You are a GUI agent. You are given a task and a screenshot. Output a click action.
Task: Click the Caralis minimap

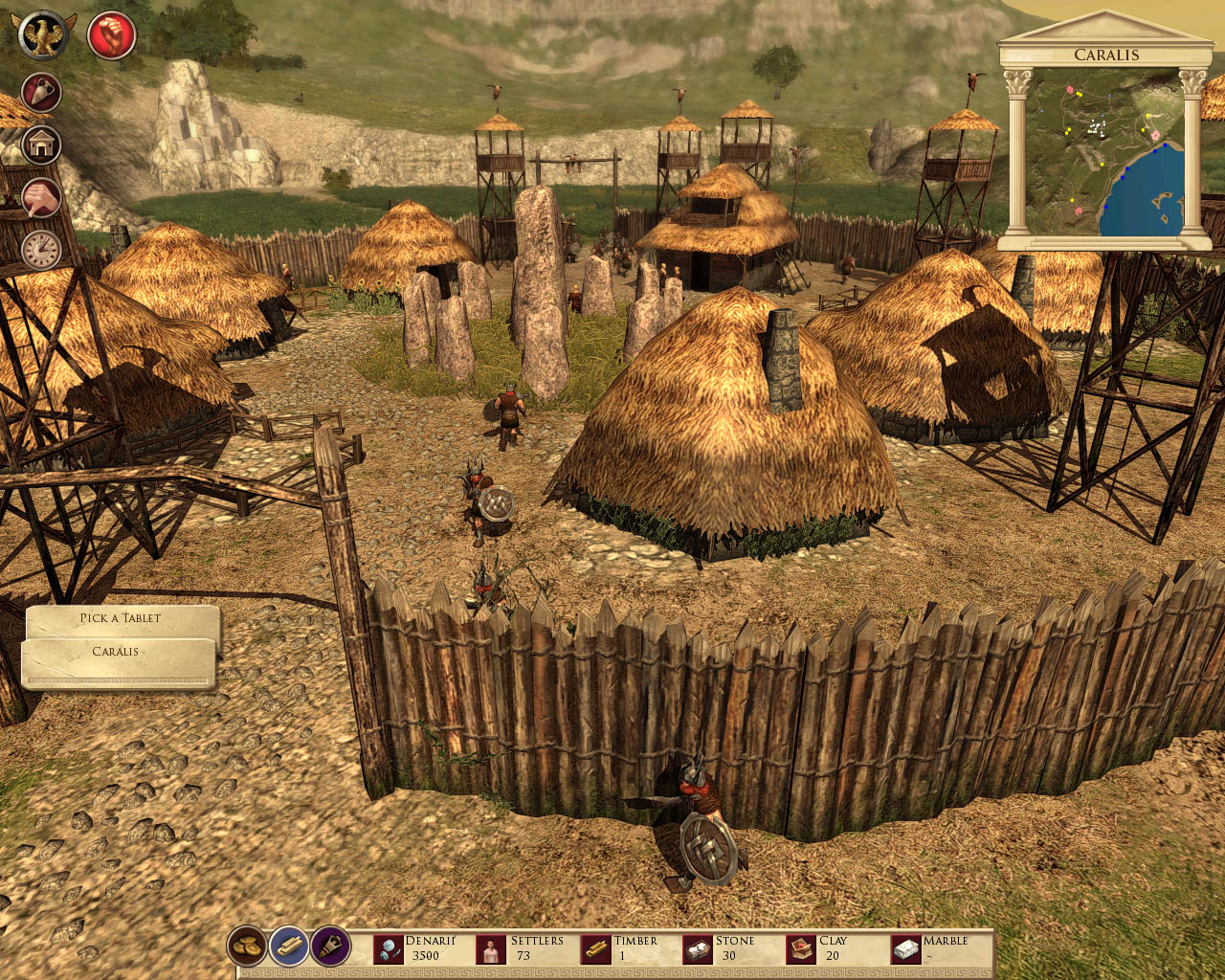point(1105,150)
